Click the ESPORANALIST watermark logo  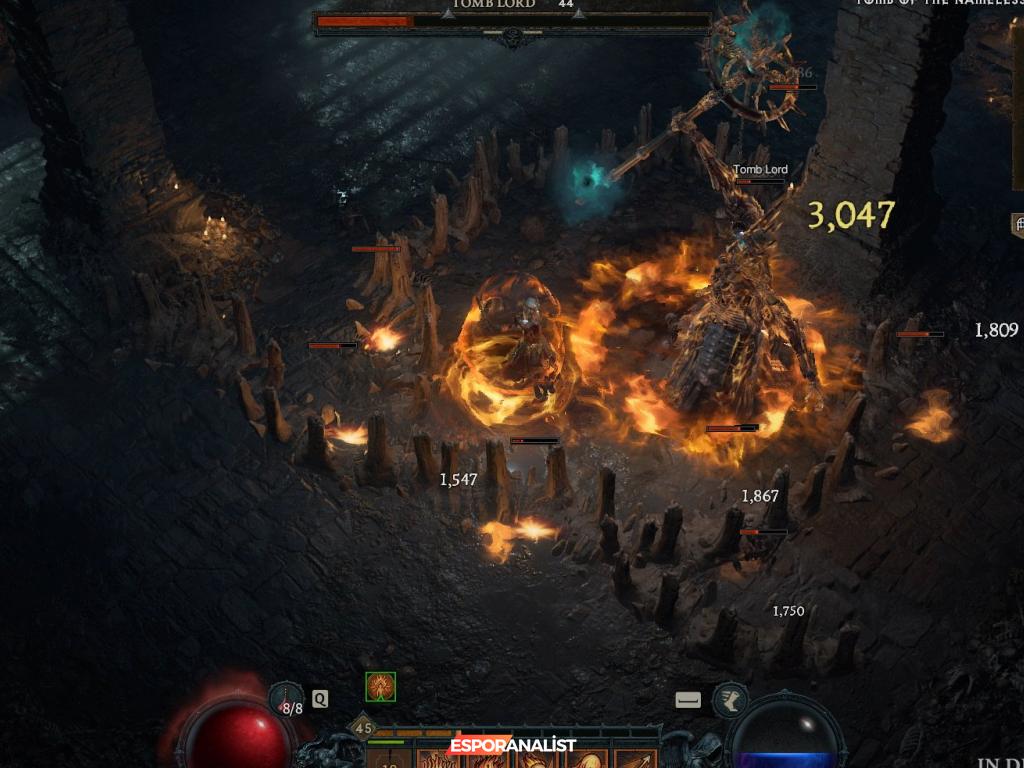pos(513,746)
